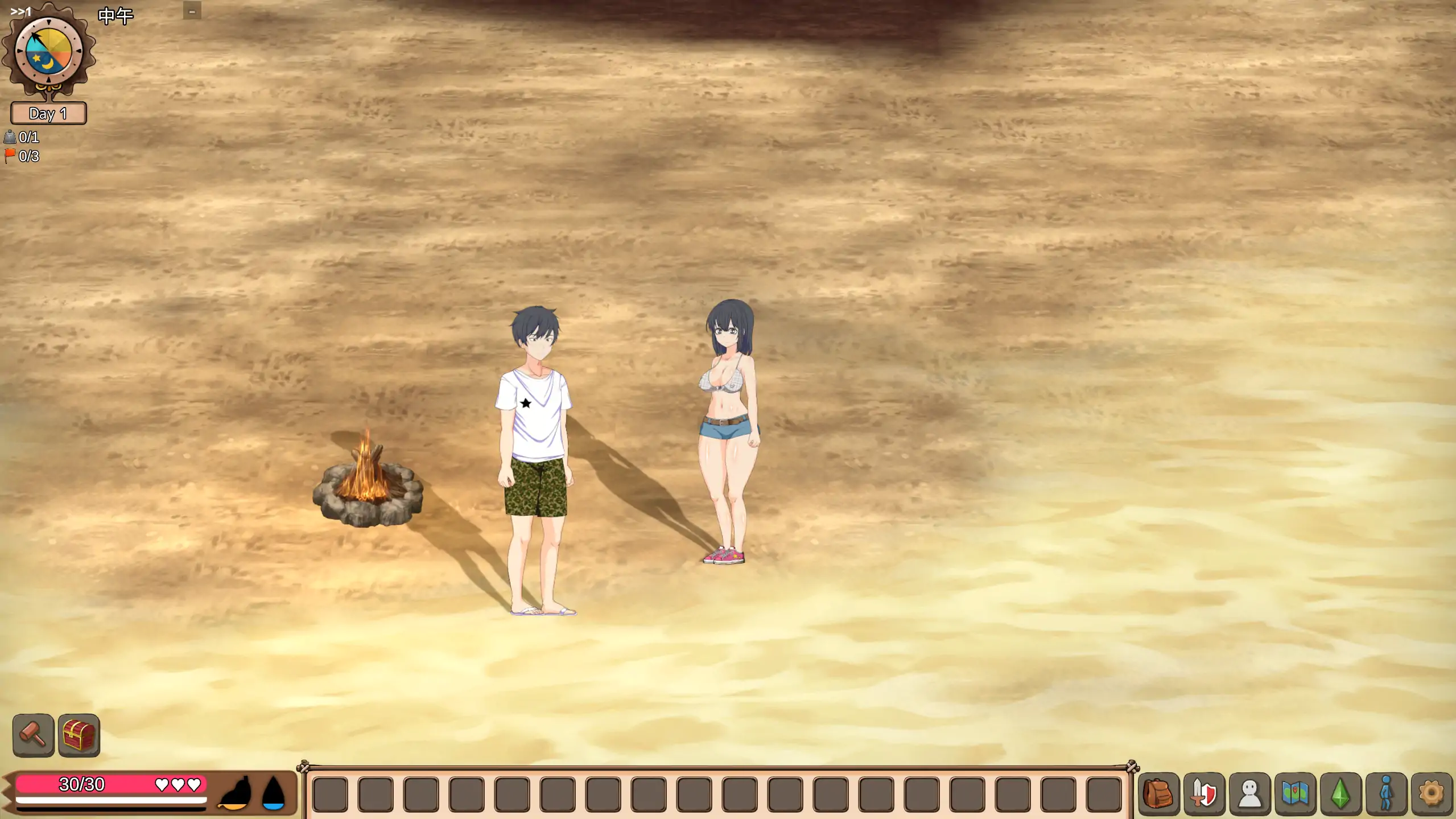Open the sword and shield equipment panel
This screenshot has height=819, width=1456.
tap(1205, 793)
